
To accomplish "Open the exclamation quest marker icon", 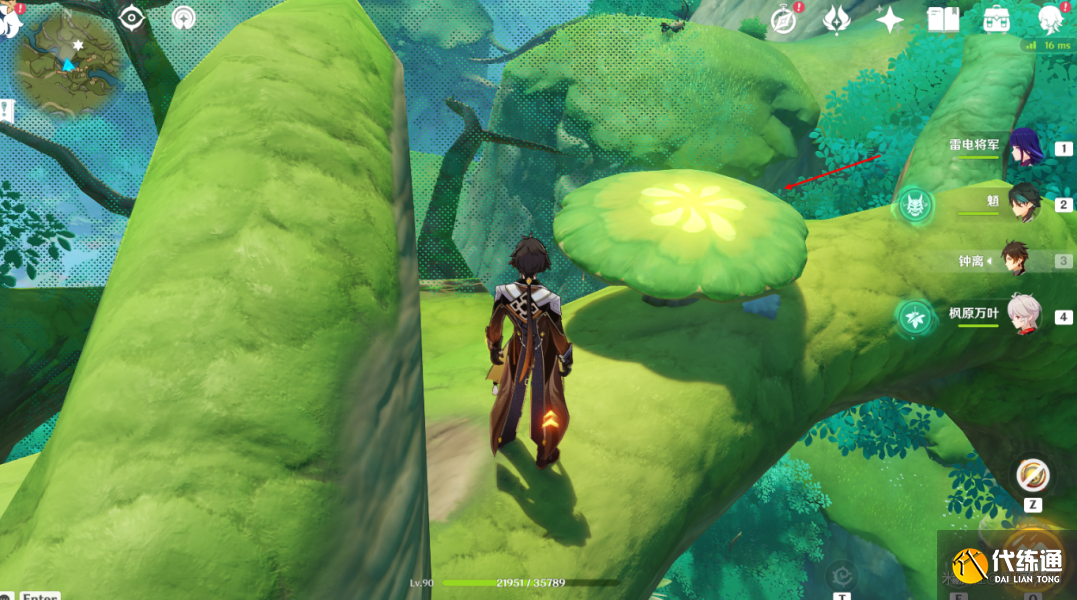I will pyautogui.click(x=6, y=111).
